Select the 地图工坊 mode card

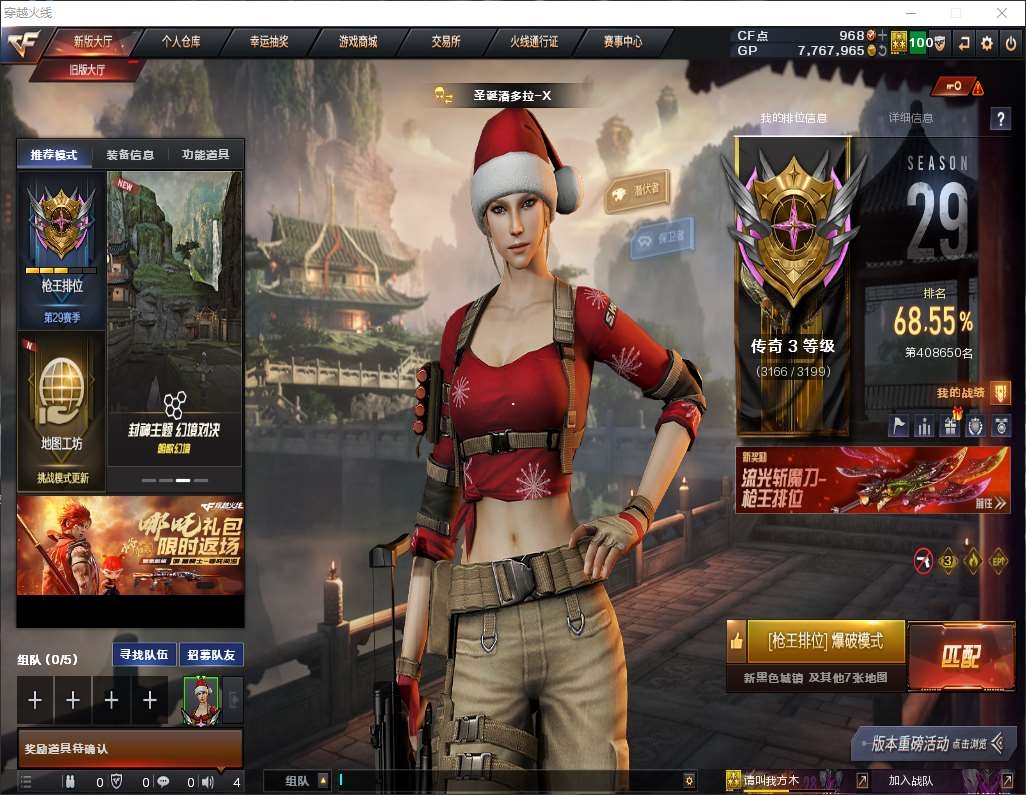point(61,410)
